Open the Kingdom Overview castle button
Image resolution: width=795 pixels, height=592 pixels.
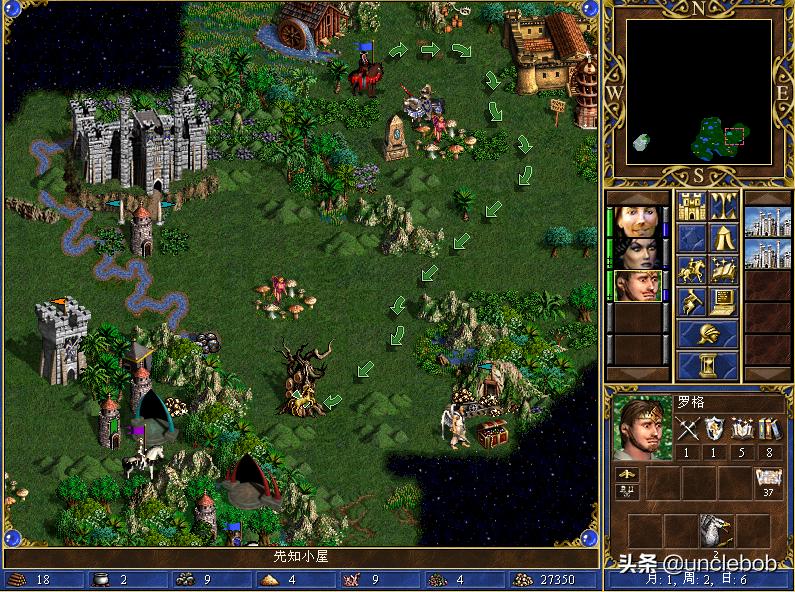(x=692, y=206)
